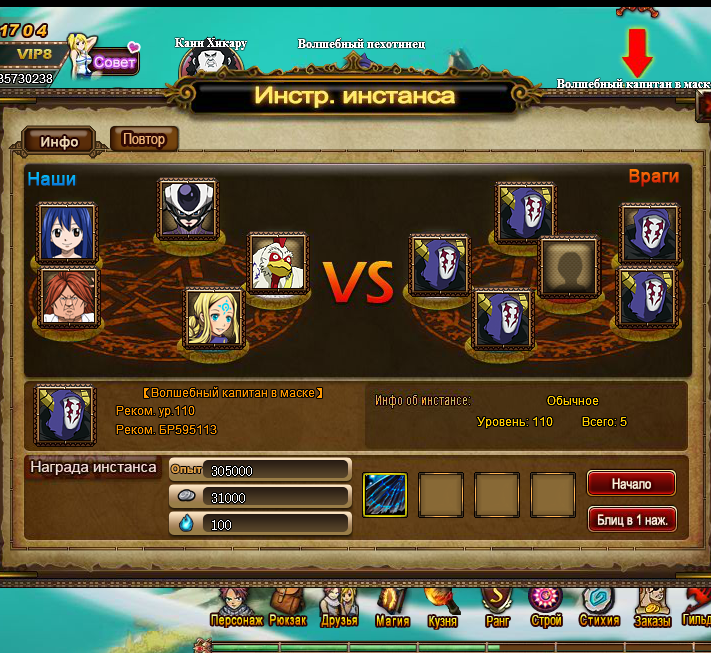Image resolution: width=711 pixels, height=653 pixels.
Task: Open the Повтор tab
Action: coord(144,139)
